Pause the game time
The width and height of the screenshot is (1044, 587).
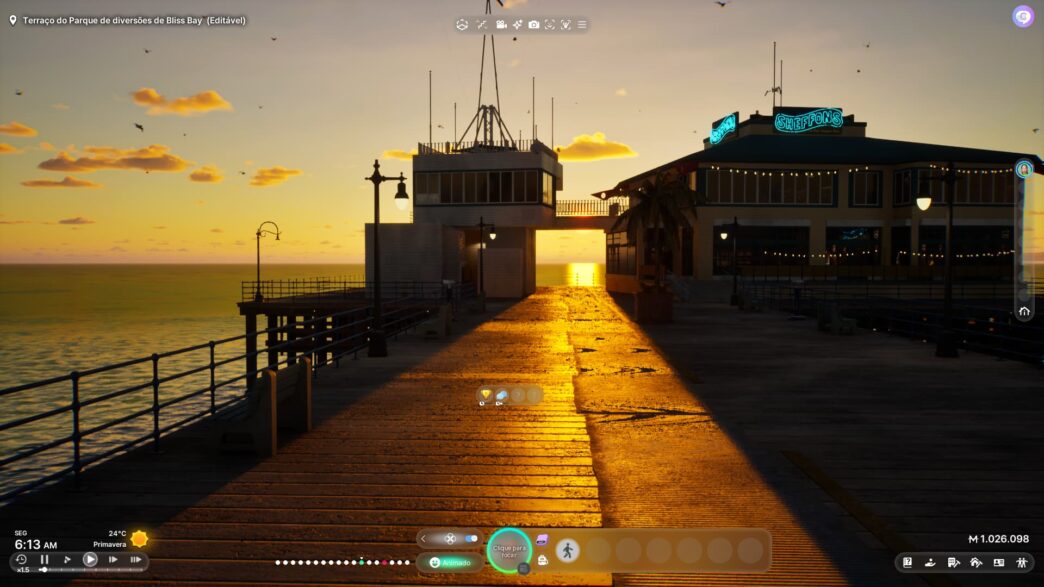[x=44, y=560]
